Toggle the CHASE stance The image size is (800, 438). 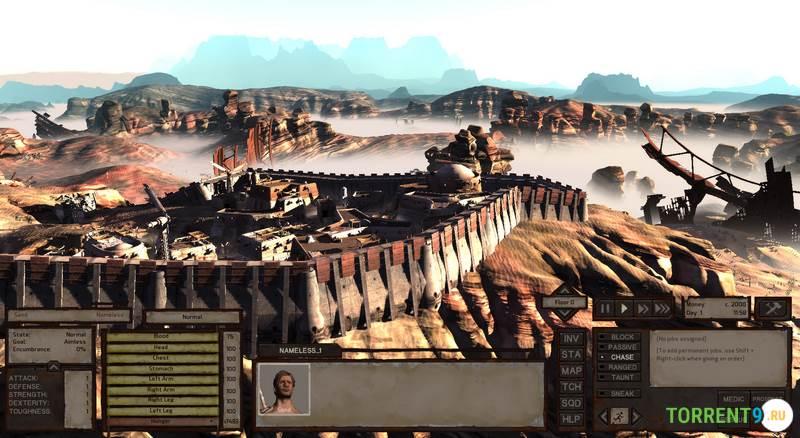pyautogui.click(x=621, y=357)
